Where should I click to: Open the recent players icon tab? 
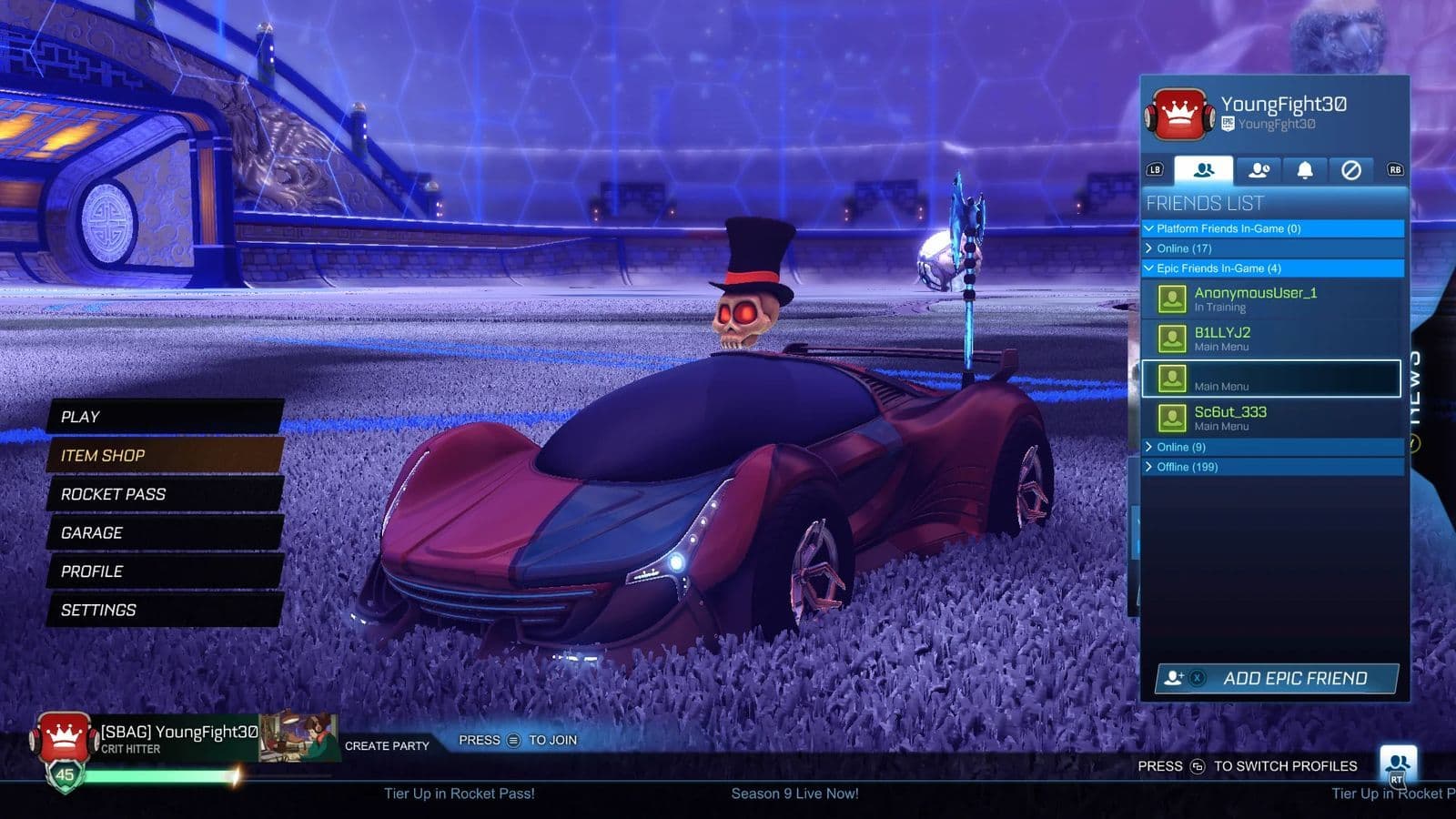pos(1259,169)
